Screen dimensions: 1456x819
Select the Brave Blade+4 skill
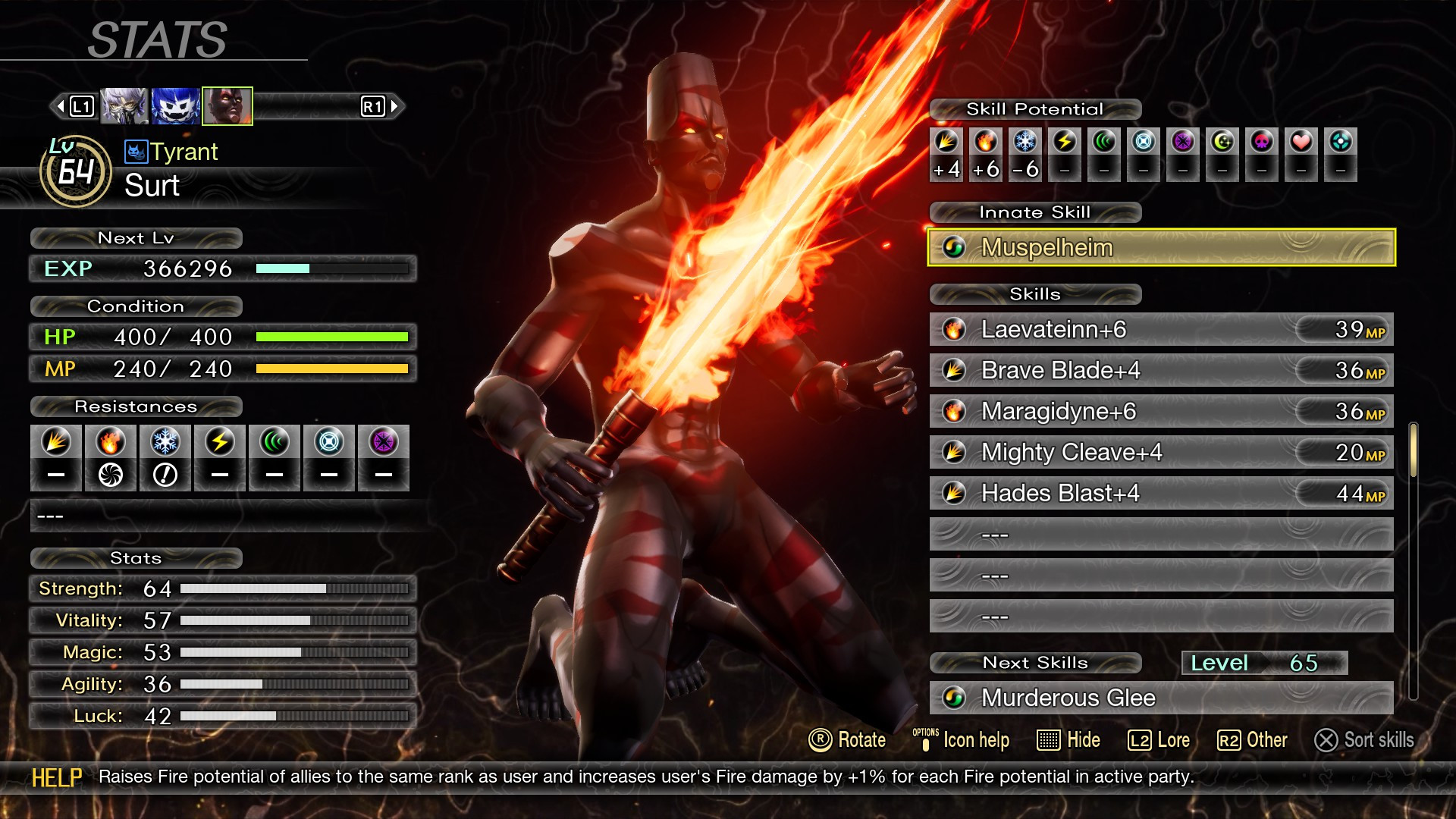click(1160, 370)
